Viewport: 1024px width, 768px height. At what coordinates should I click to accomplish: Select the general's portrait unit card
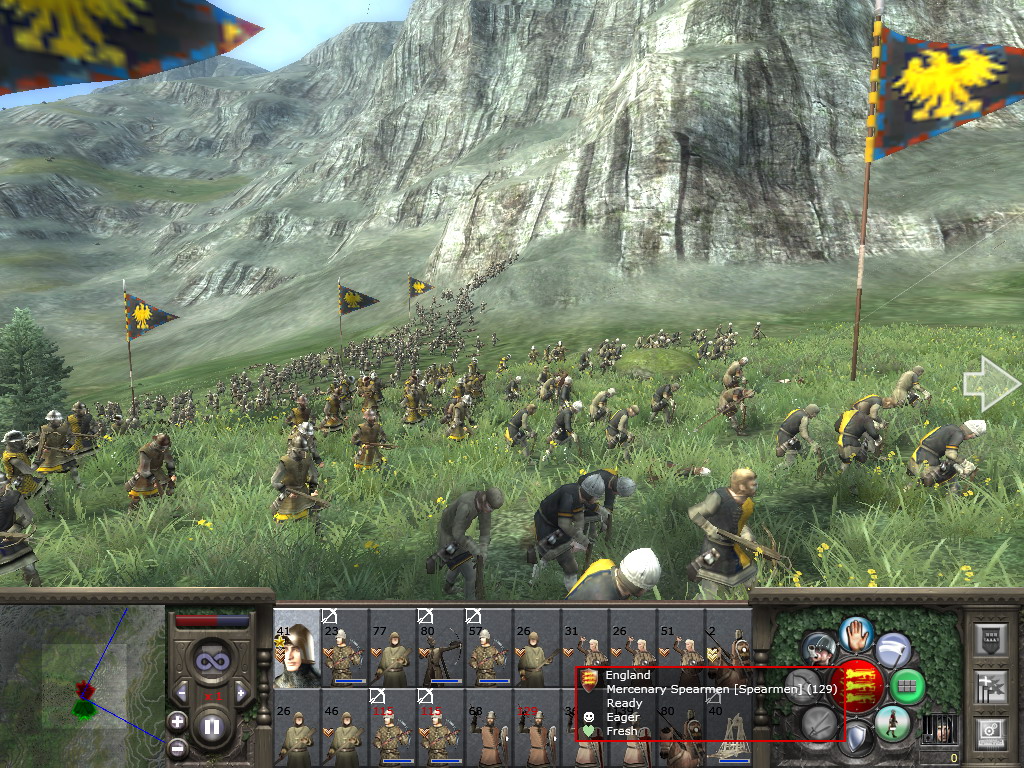(x=296, y=648)
